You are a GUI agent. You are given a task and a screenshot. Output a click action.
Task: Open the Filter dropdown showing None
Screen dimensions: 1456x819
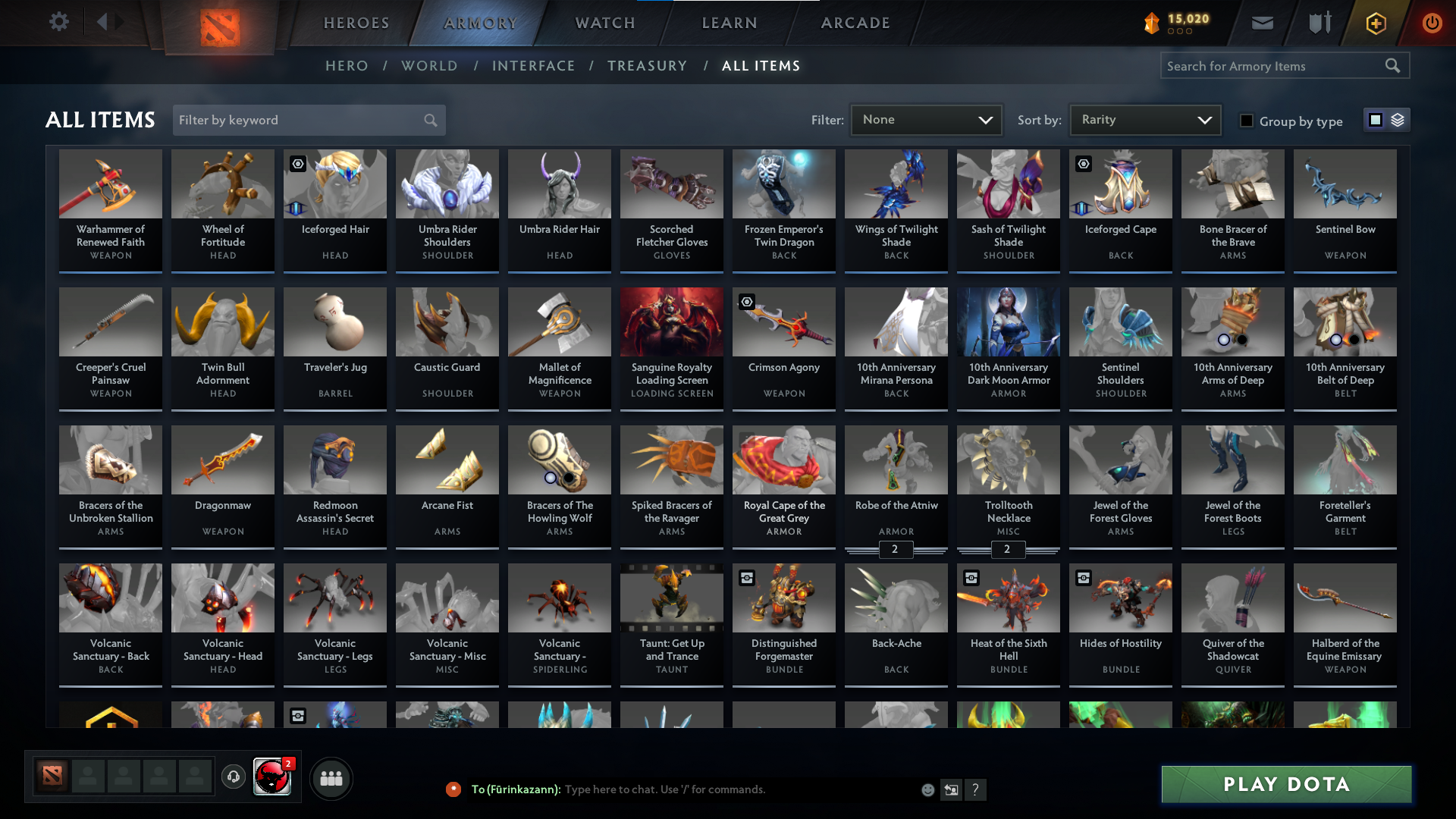tap(926, 119)
